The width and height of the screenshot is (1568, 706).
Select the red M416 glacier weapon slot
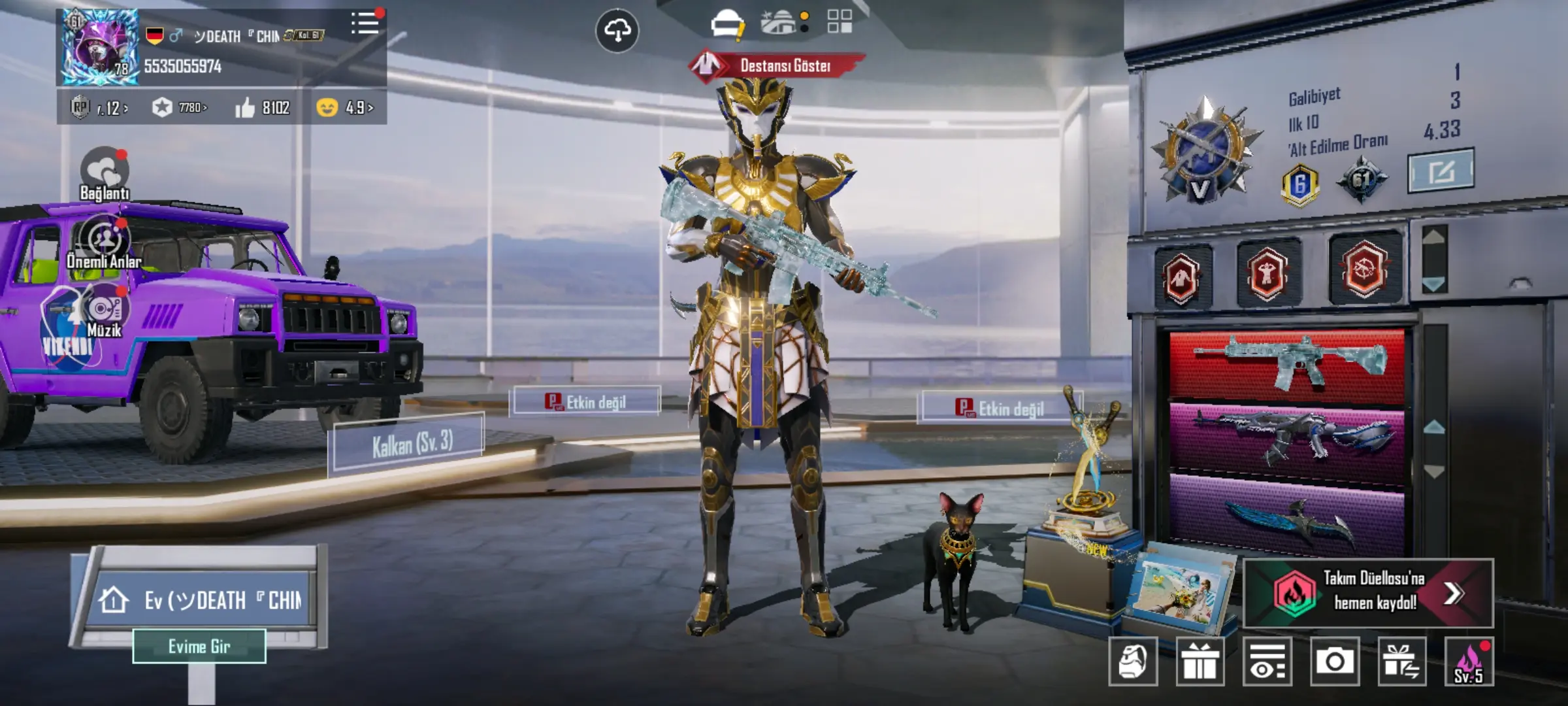click(x=1287, y=363)
